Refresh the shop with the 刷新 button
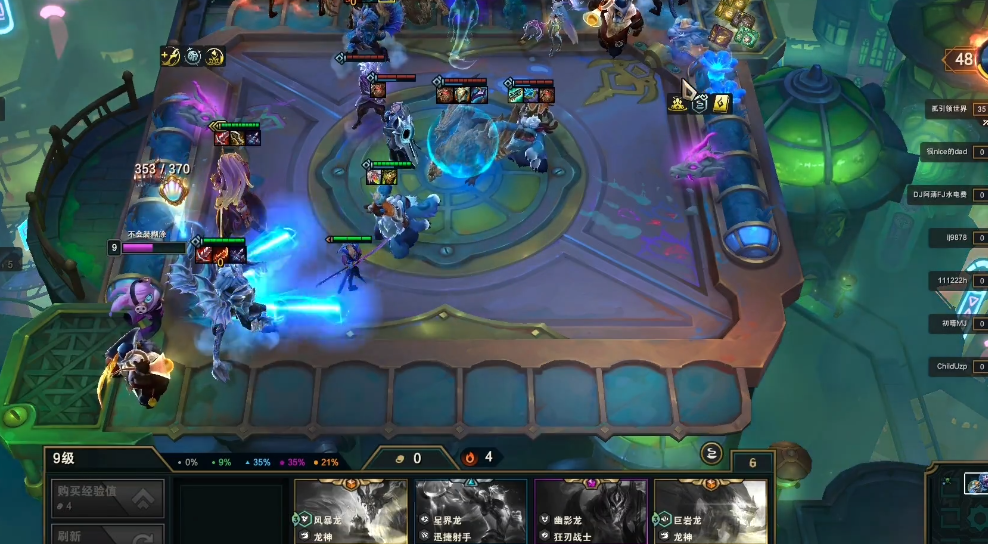Image resolution: width=988 pixels, height=544 pixels. tap(107, 534)
